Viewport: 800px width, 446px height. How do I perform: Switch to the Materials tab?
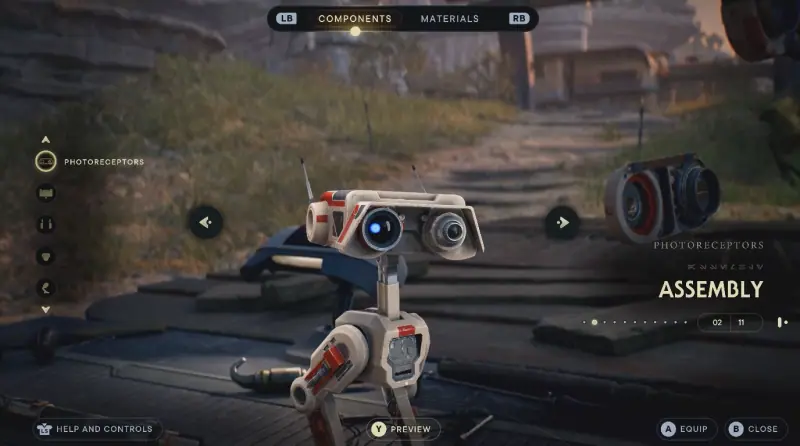(x=449, y=19)
